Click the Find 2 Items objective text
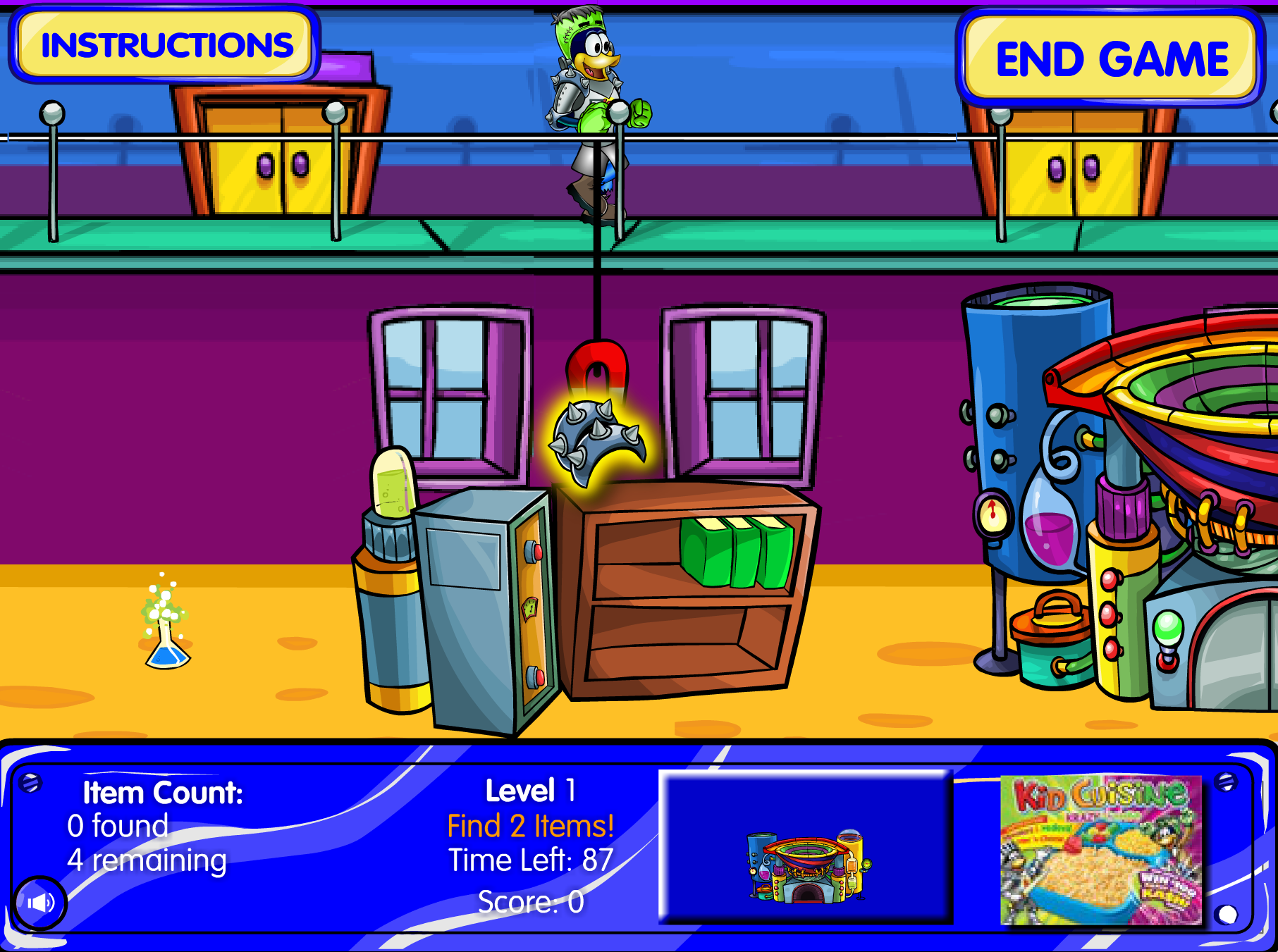 click(x=529, y=826)
